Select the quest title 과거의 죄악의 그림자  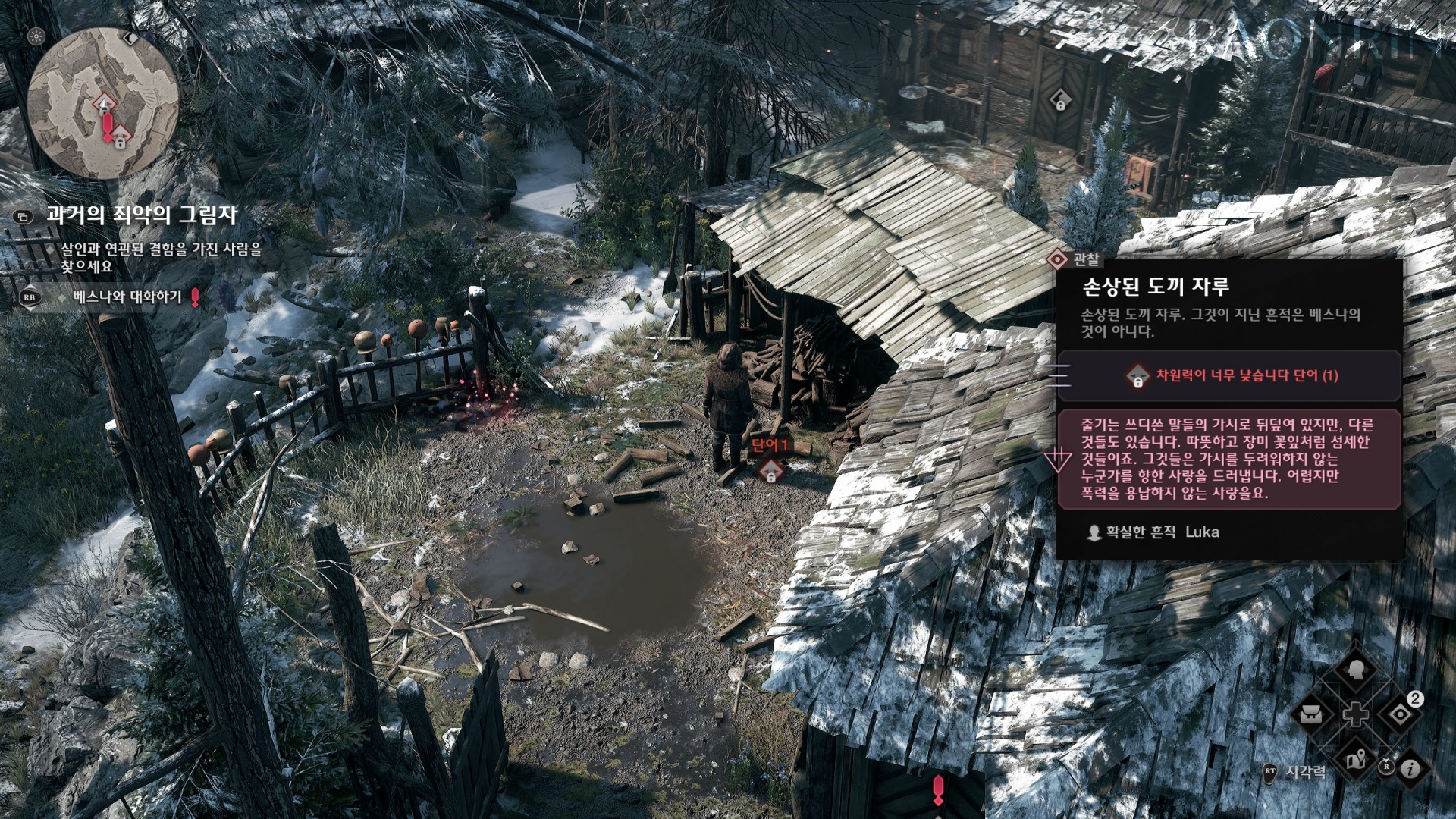coord(142,215)
